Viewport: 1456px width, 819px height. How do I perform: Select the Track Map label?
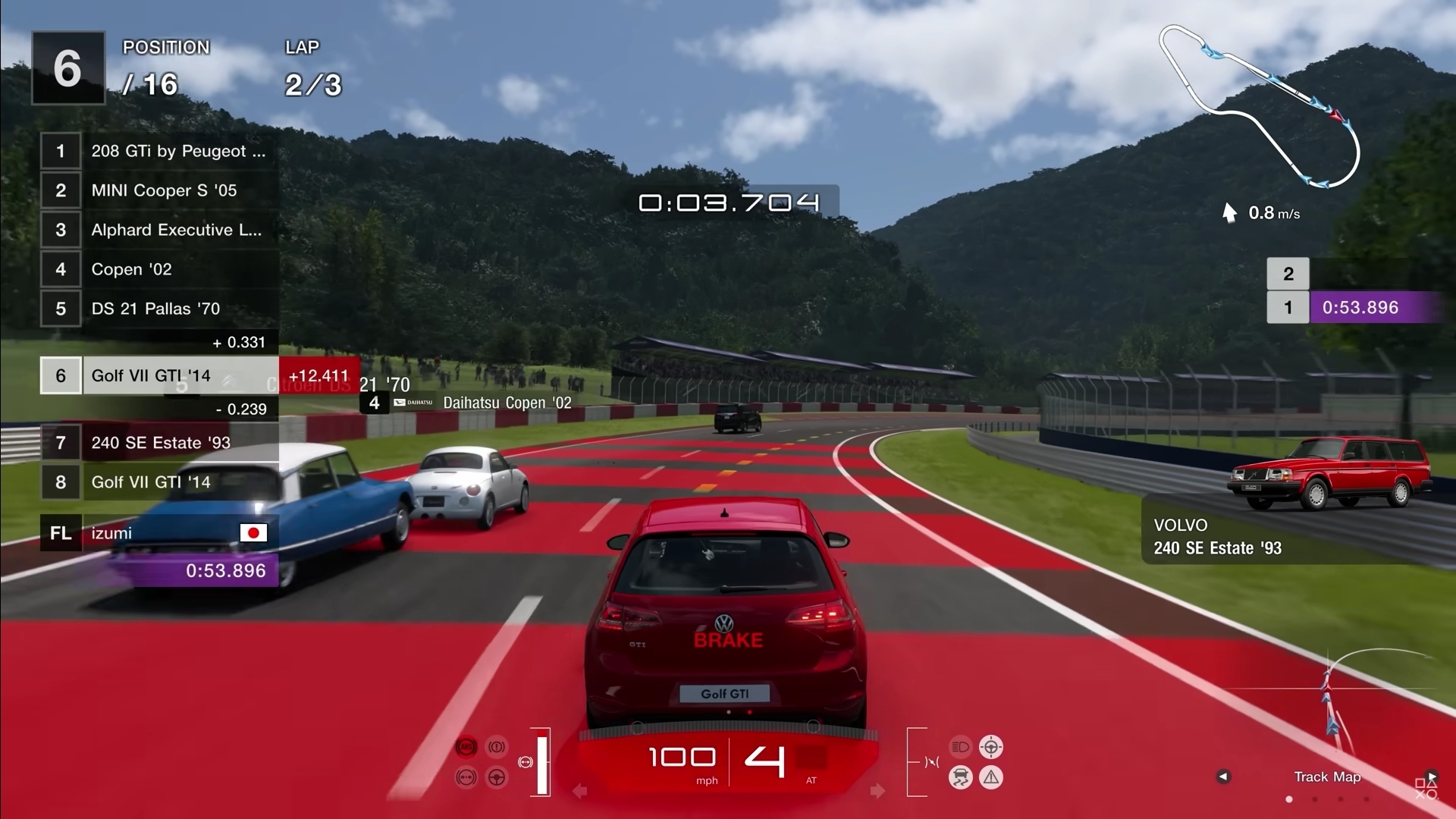tap(1327, 777)
